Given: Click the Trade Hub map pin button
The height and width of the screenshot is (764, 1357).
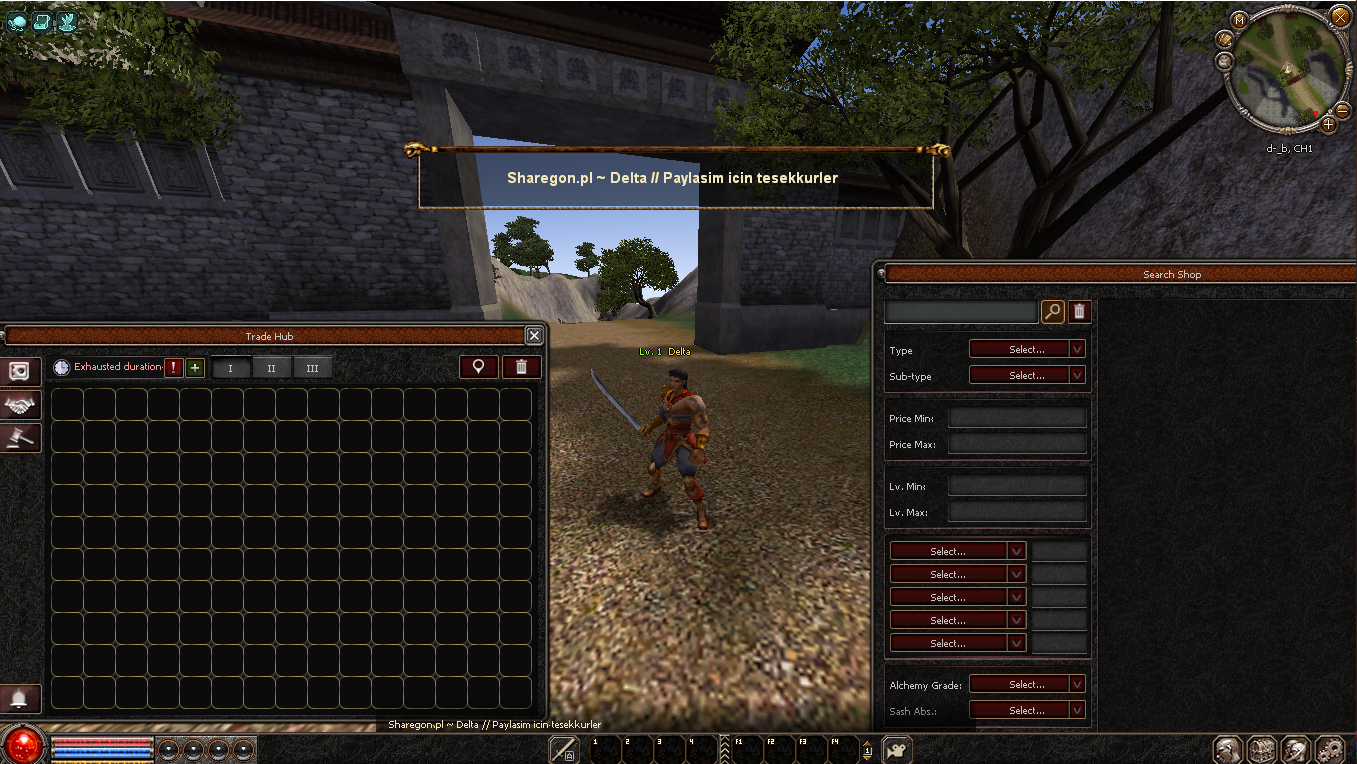Looking at the screenshot, I should click(479, 367).
